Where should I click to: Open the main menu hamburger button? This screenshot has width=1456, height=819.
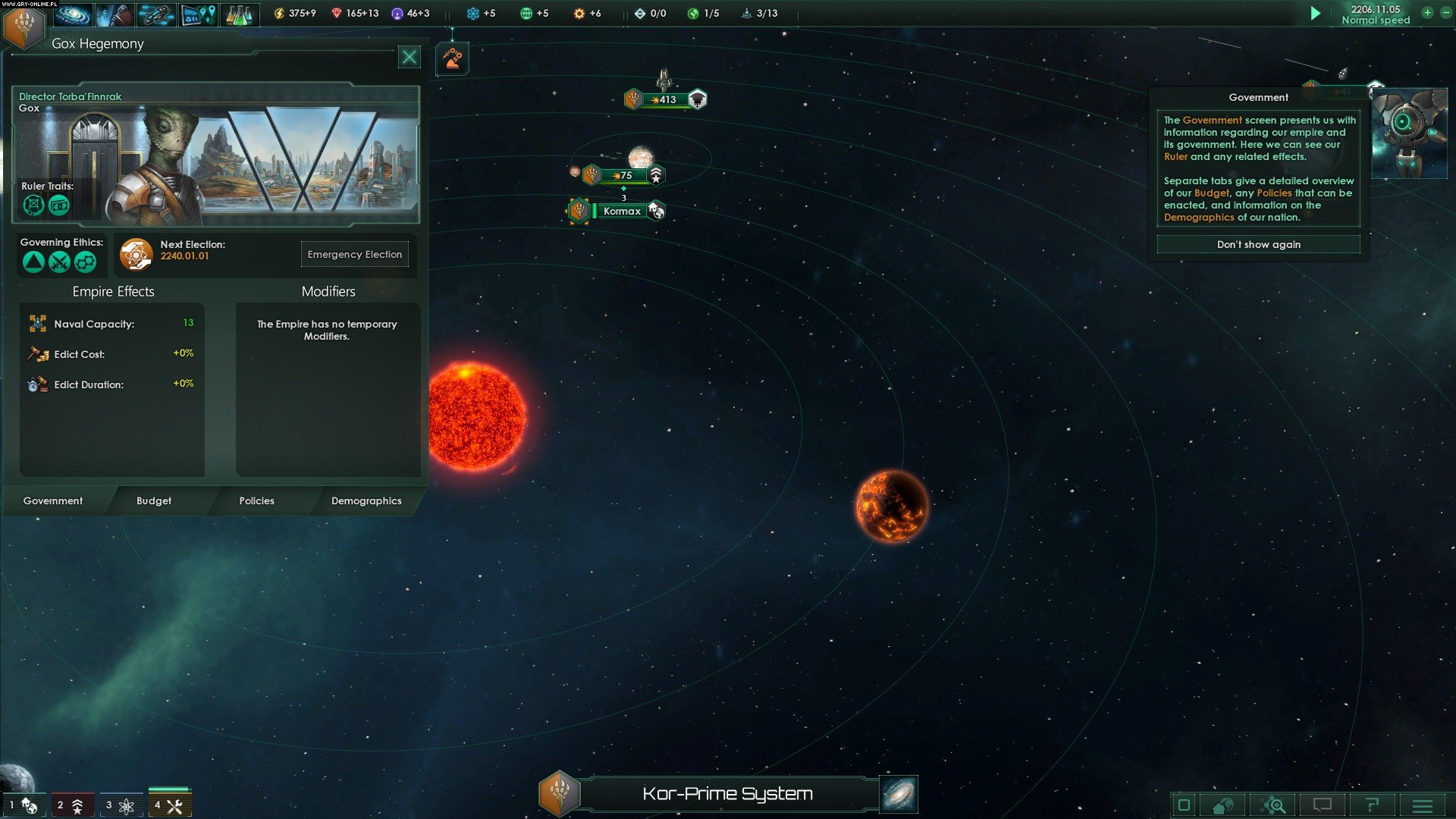(x=1422, y=805)
